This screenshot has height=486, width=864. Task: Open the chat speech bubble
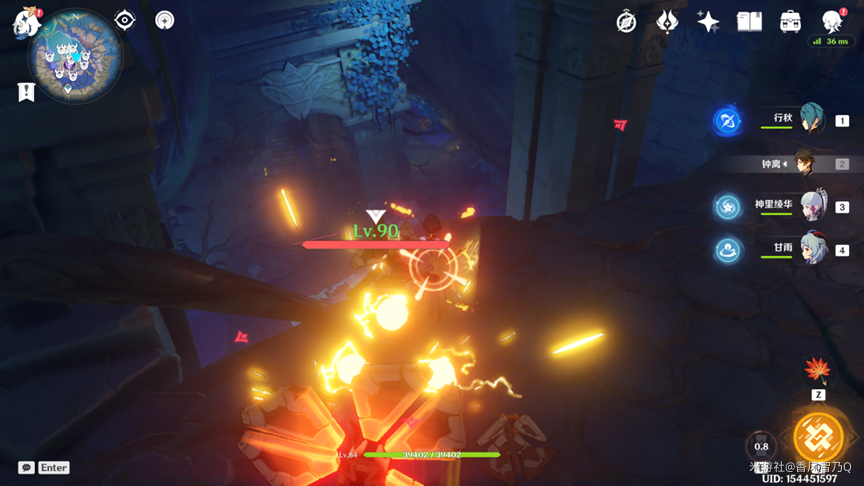(x=26, y=467)
